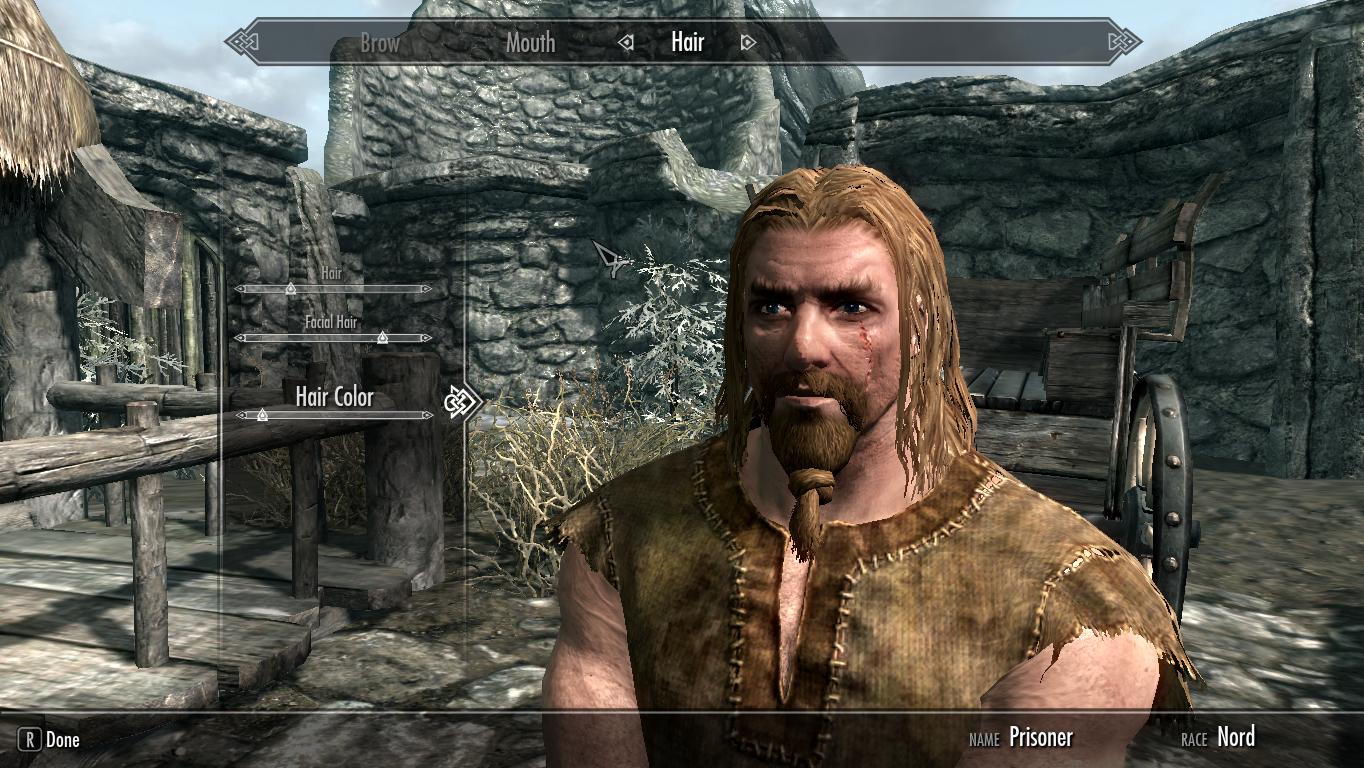
Task: Select the Facial Hair option label
Action: (331, 322)
